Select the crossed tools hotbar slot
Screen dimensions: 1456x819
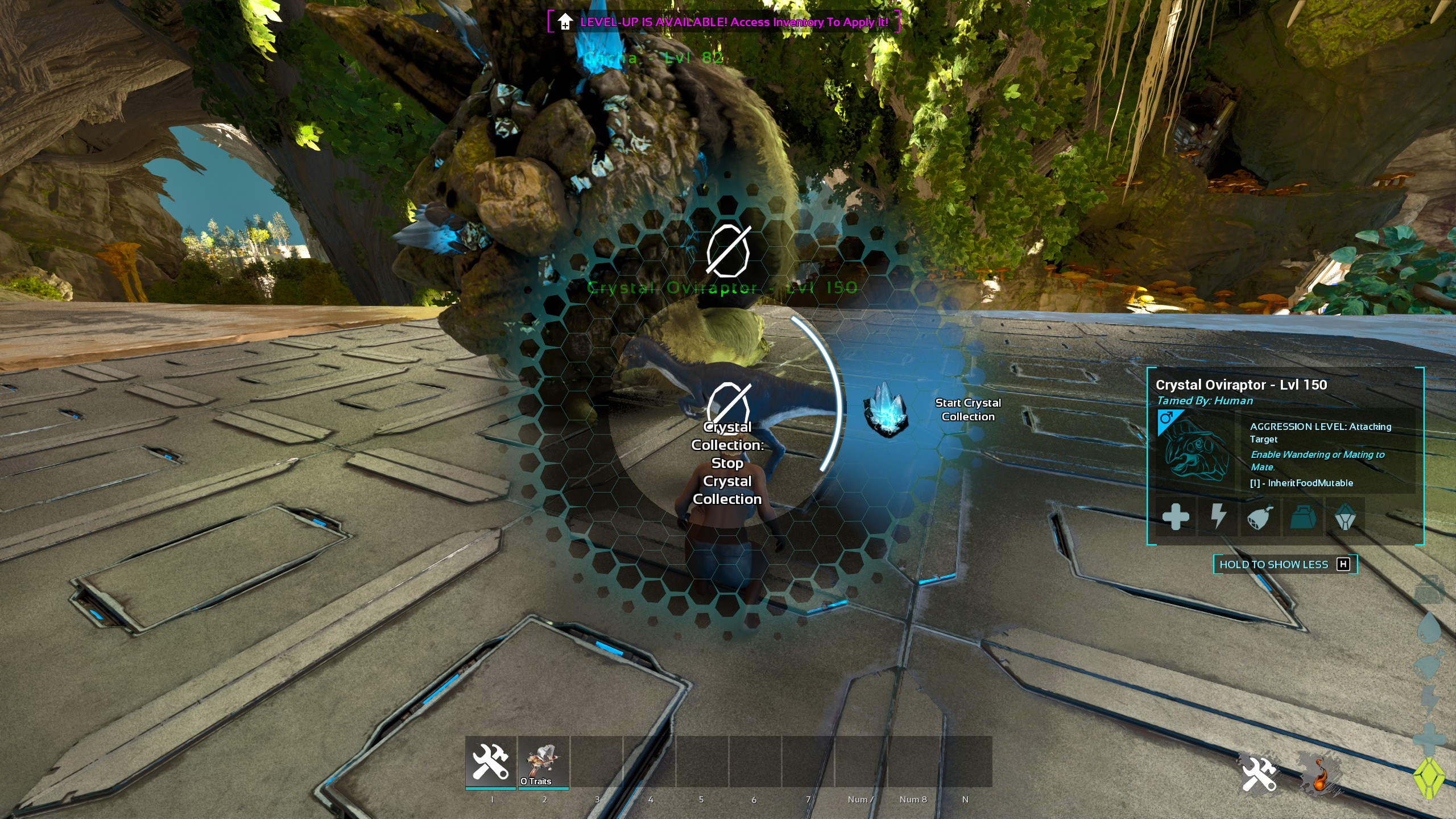point(491,762)
